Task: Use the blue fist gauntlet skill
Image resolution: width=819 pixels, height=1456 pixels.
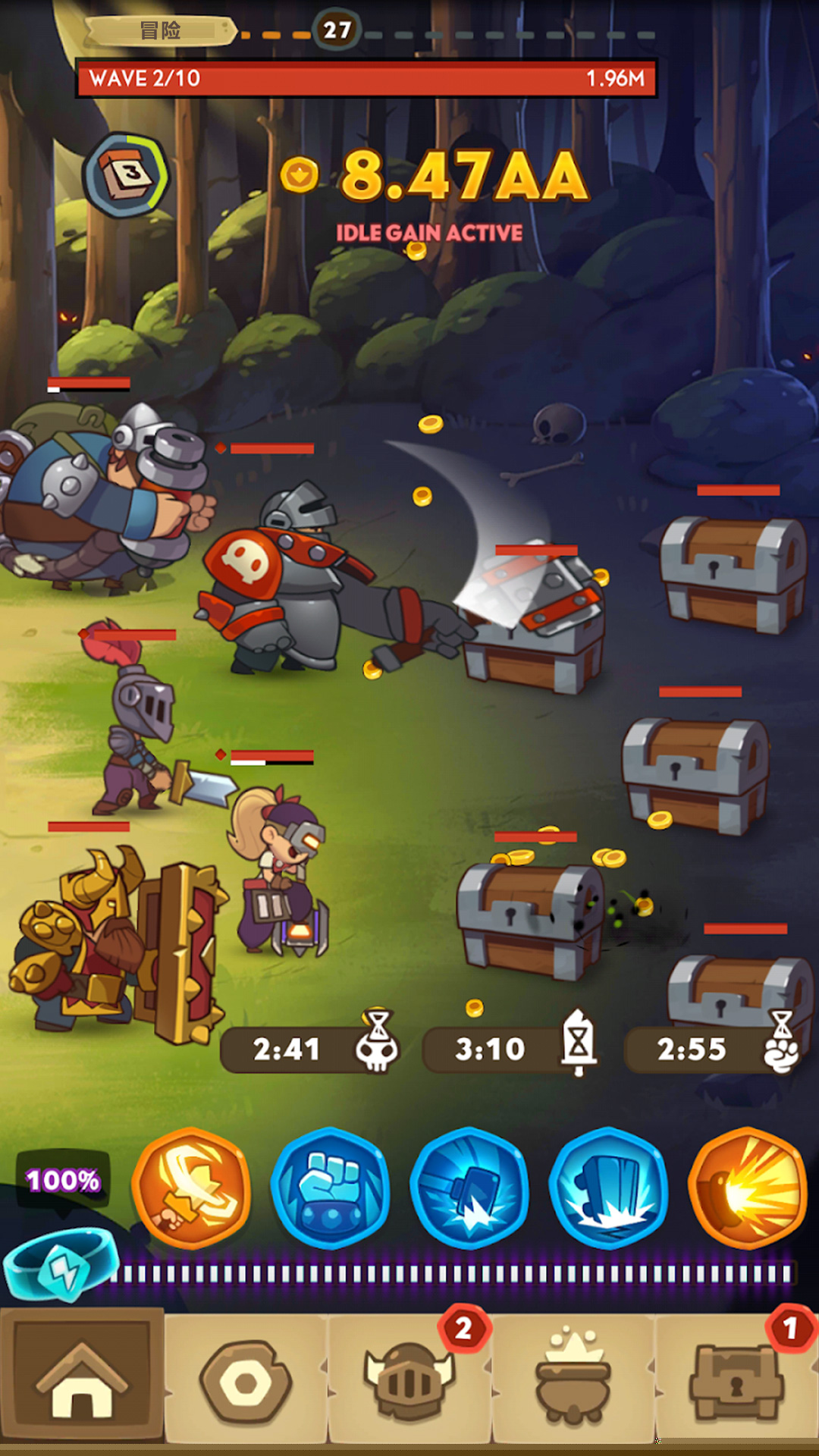Action: coord(331,1187)
